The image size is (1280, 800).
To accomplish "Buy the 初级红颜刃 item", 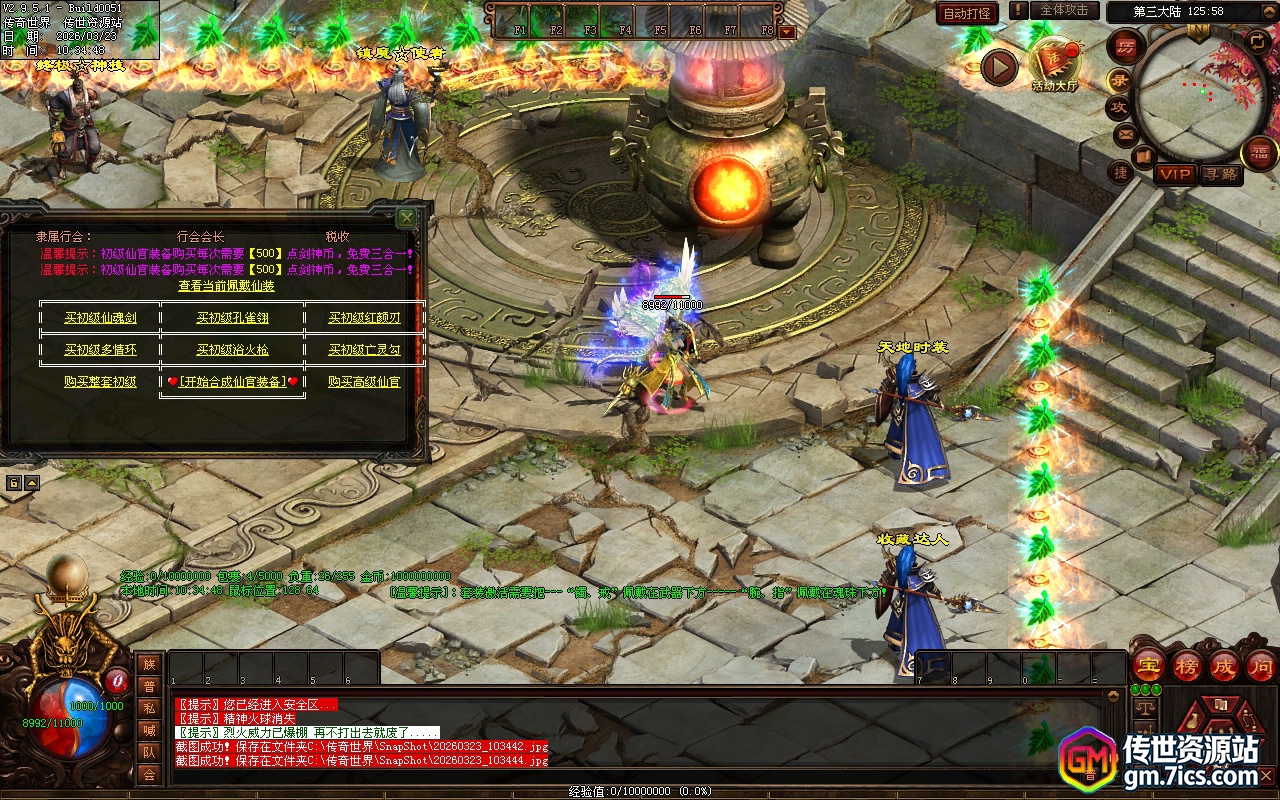I will click(x=364, y=318).
